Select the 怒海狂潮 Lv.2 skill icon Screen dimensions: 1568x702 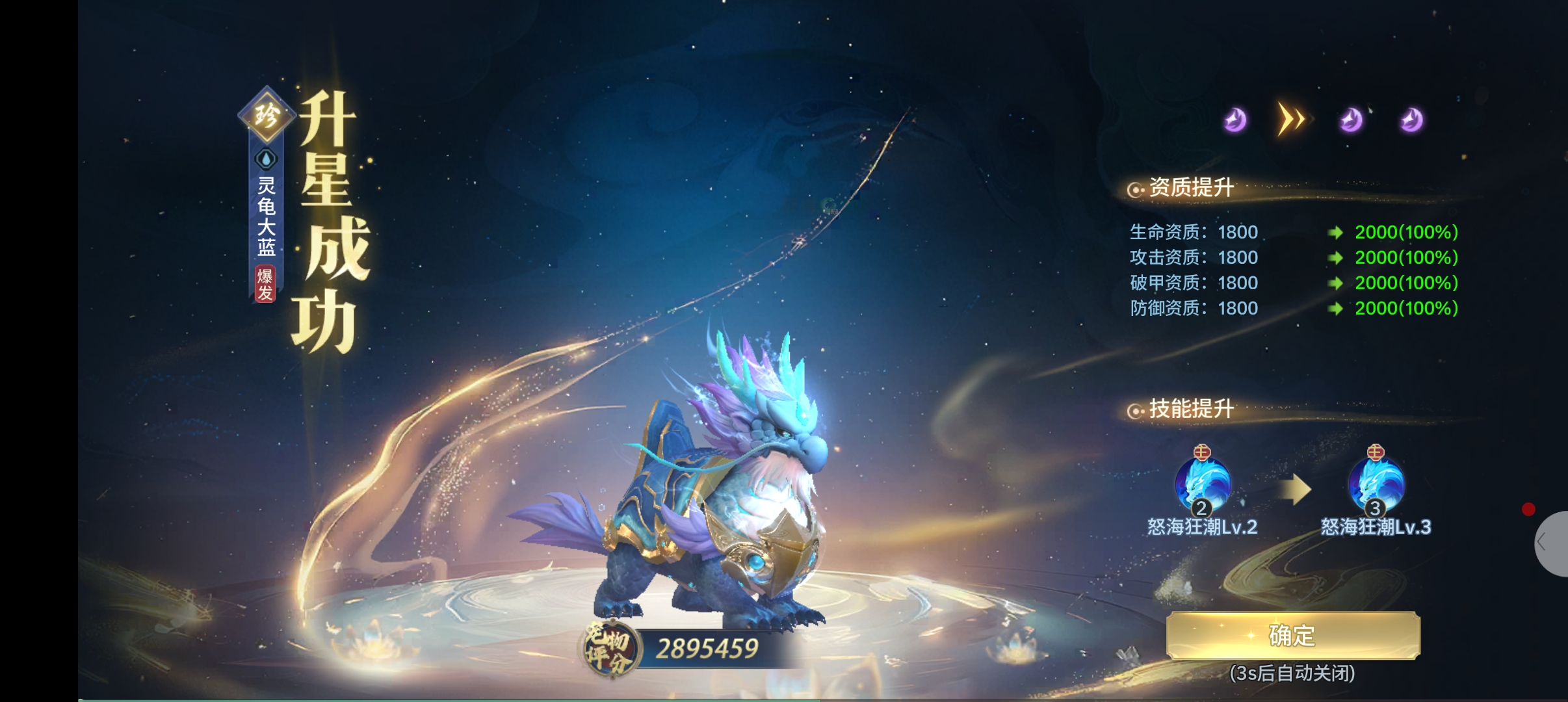point(1202,486)
